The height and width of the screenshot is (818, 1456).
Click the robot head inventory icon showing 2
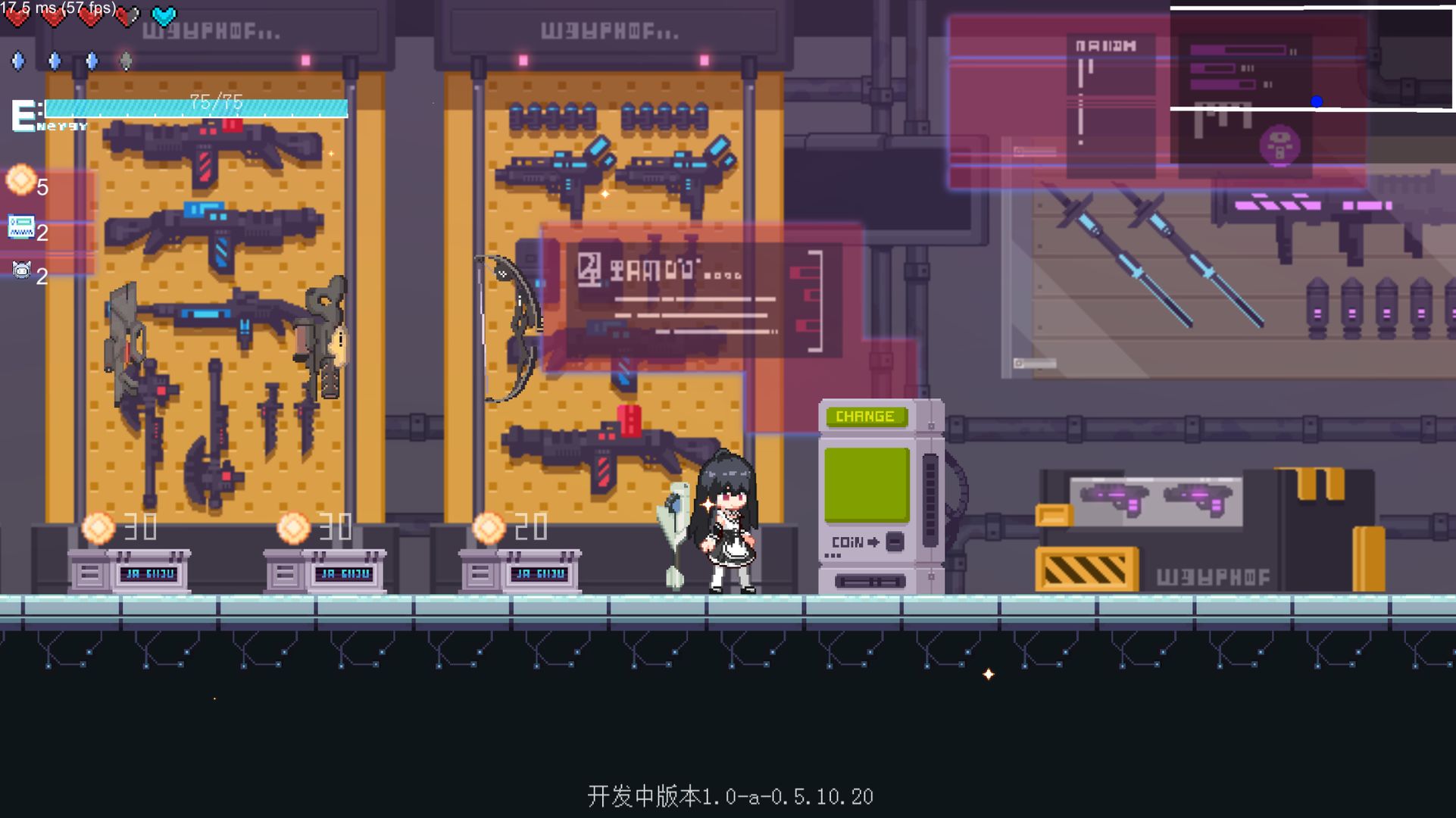(23, 271)
